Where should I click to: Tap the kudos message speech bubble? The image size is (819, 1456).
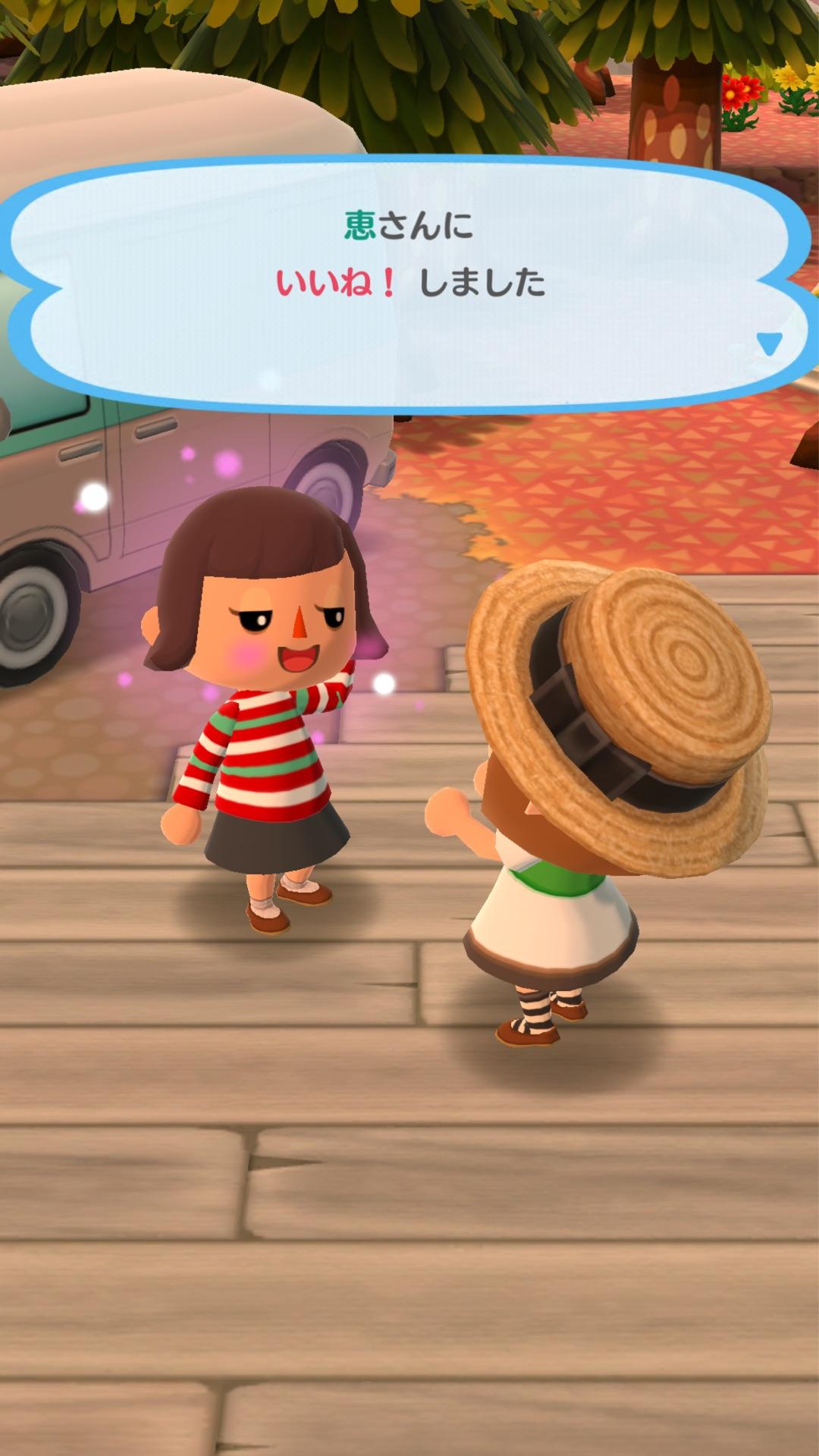[409, 282]
